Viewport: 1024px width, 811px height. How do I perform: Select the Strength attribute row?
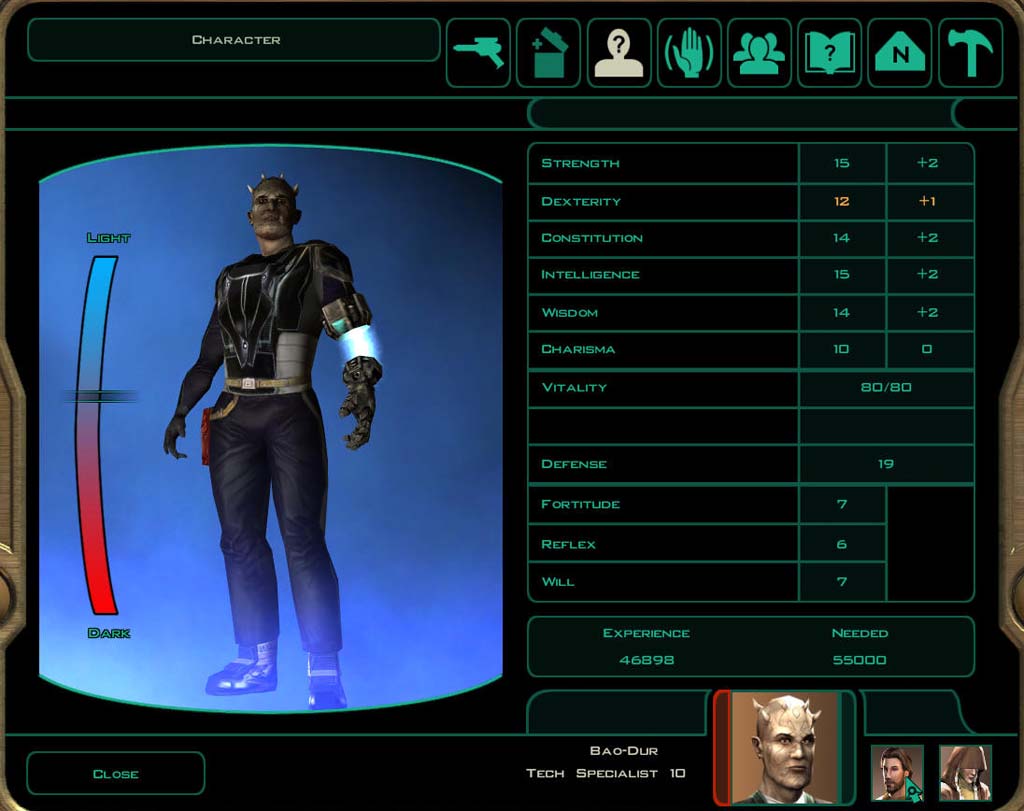662,163
